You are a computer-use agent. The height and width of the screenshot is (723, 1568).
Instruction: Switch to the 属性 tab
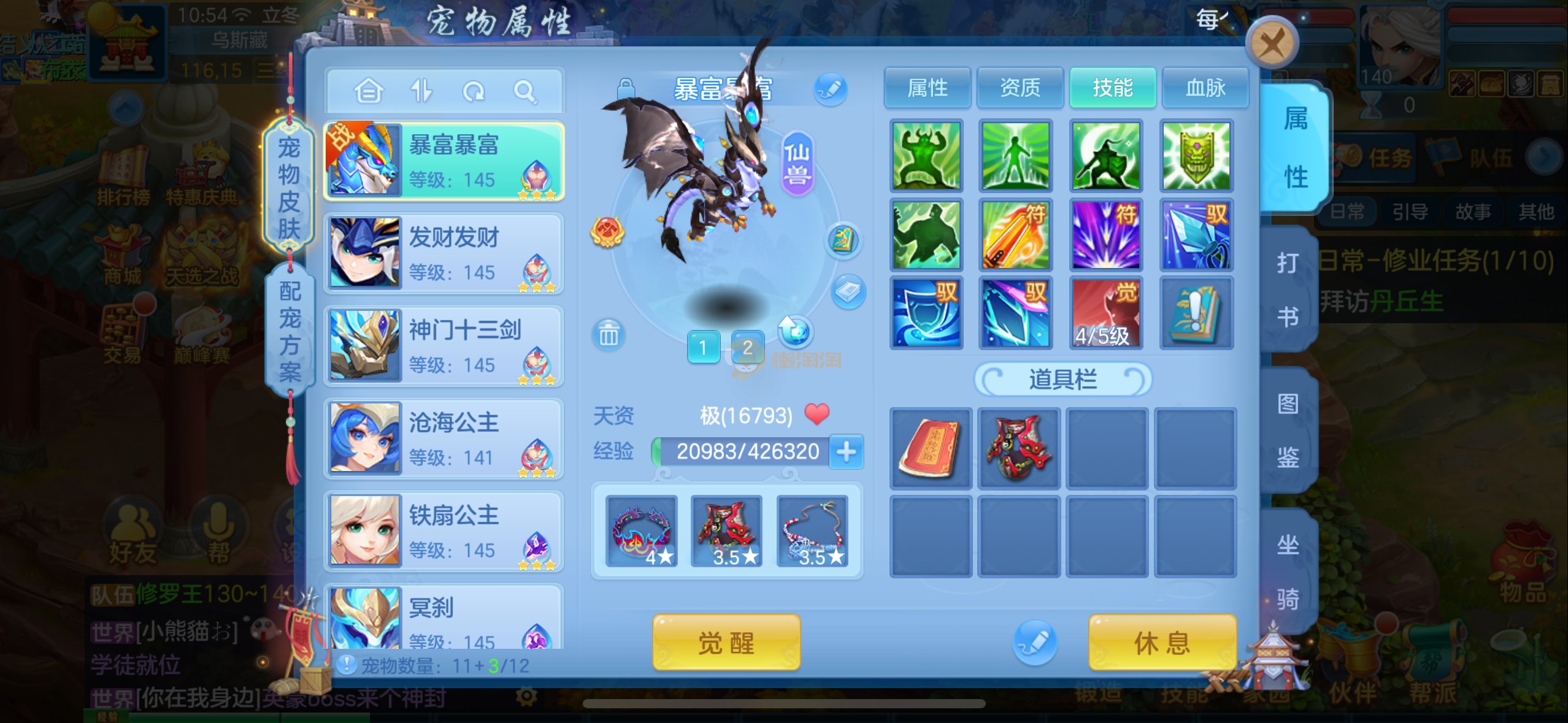click(927, 88)
